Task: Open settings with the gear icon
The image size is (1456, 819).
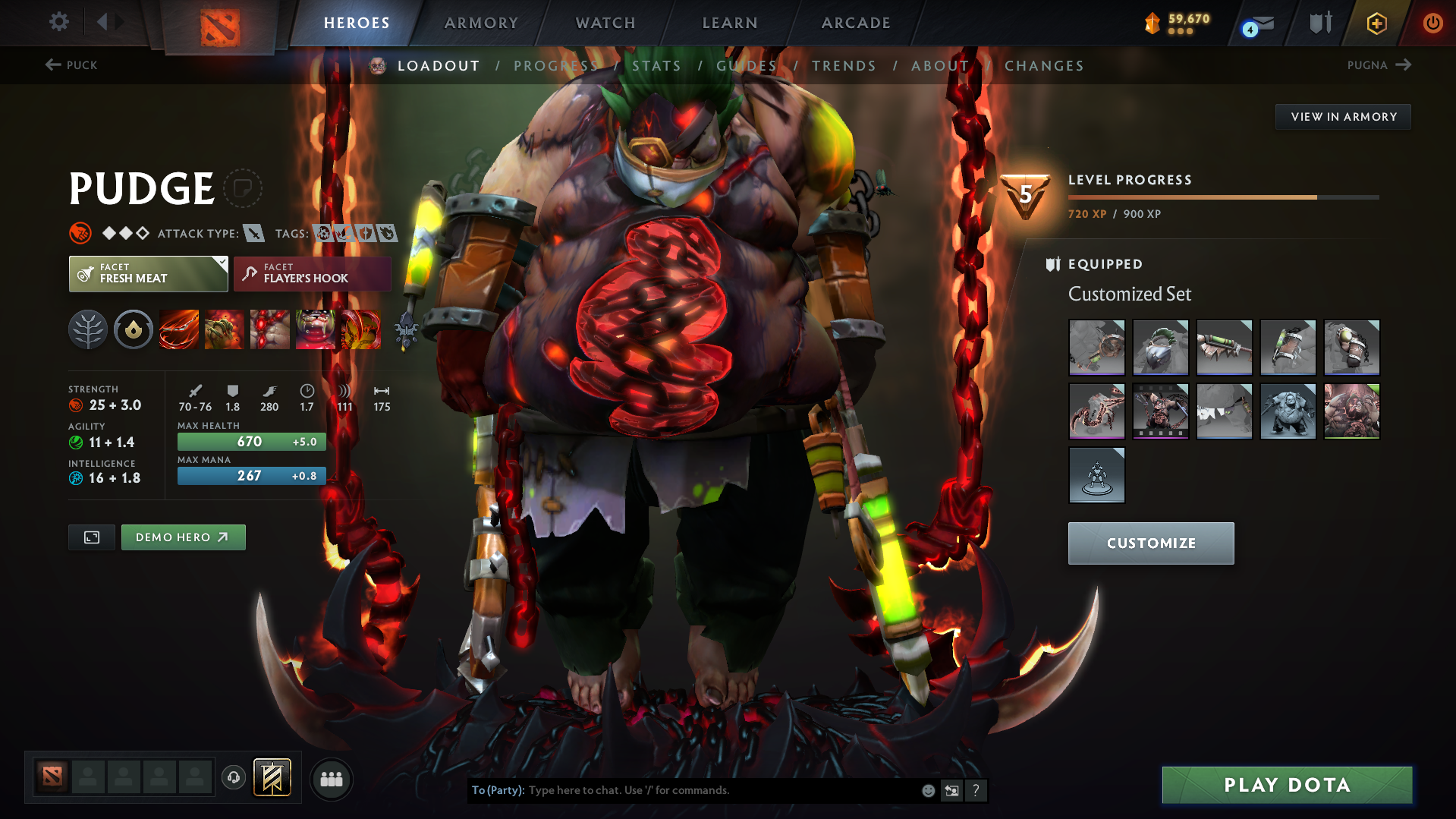Action: click(x=58, y=23)
